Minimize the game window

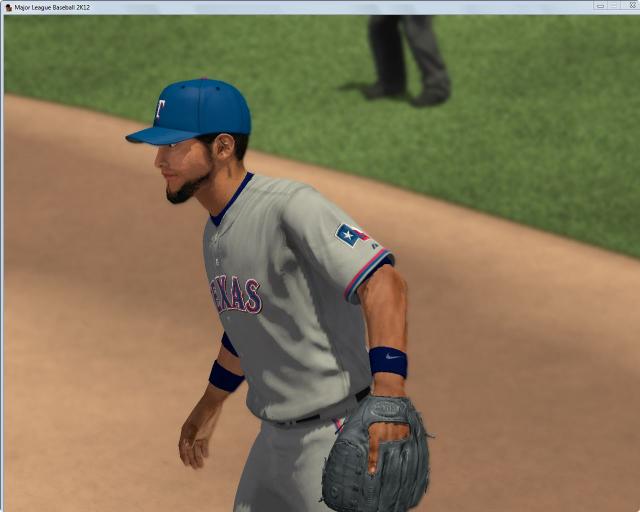600,6
